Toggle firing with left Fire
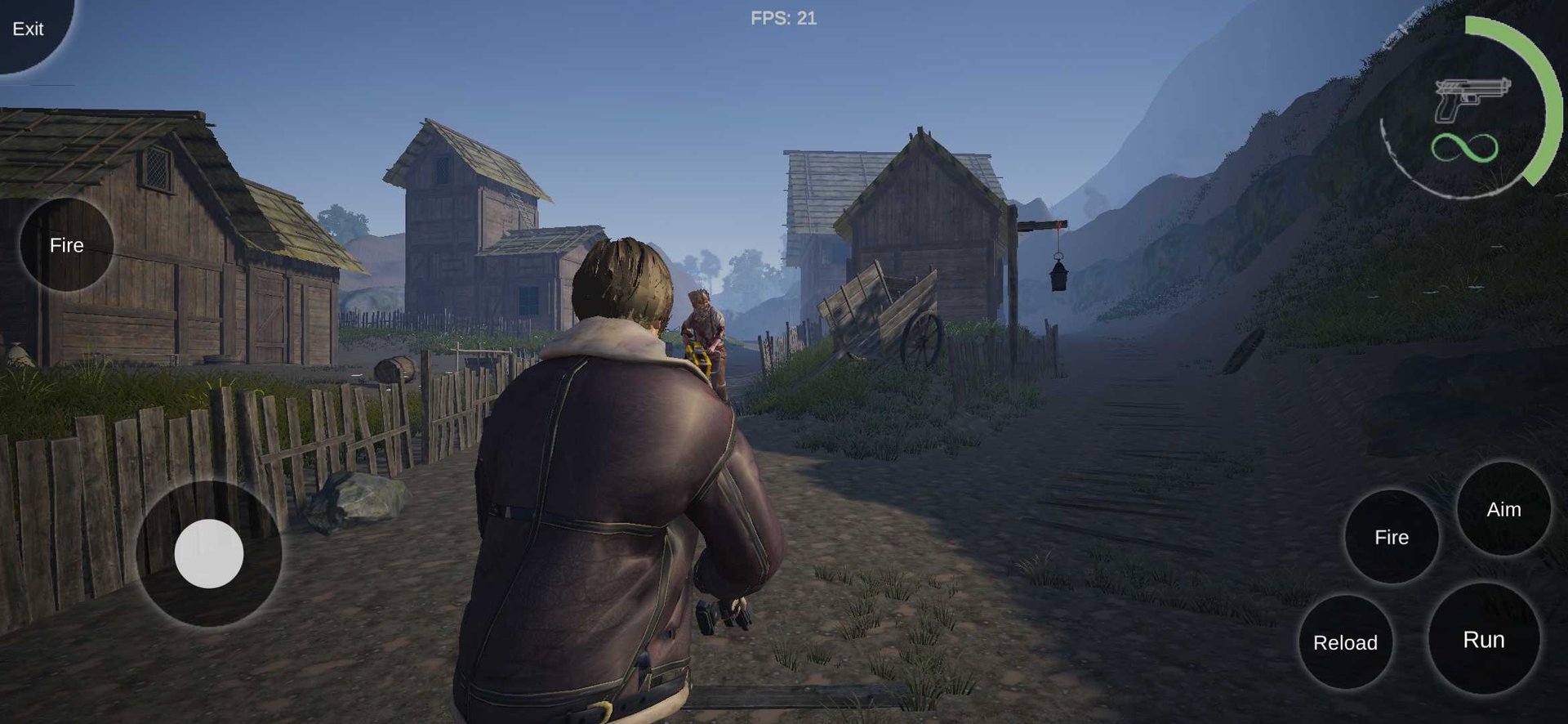Viewport: 1568px width, 724px height. (67, 245)
